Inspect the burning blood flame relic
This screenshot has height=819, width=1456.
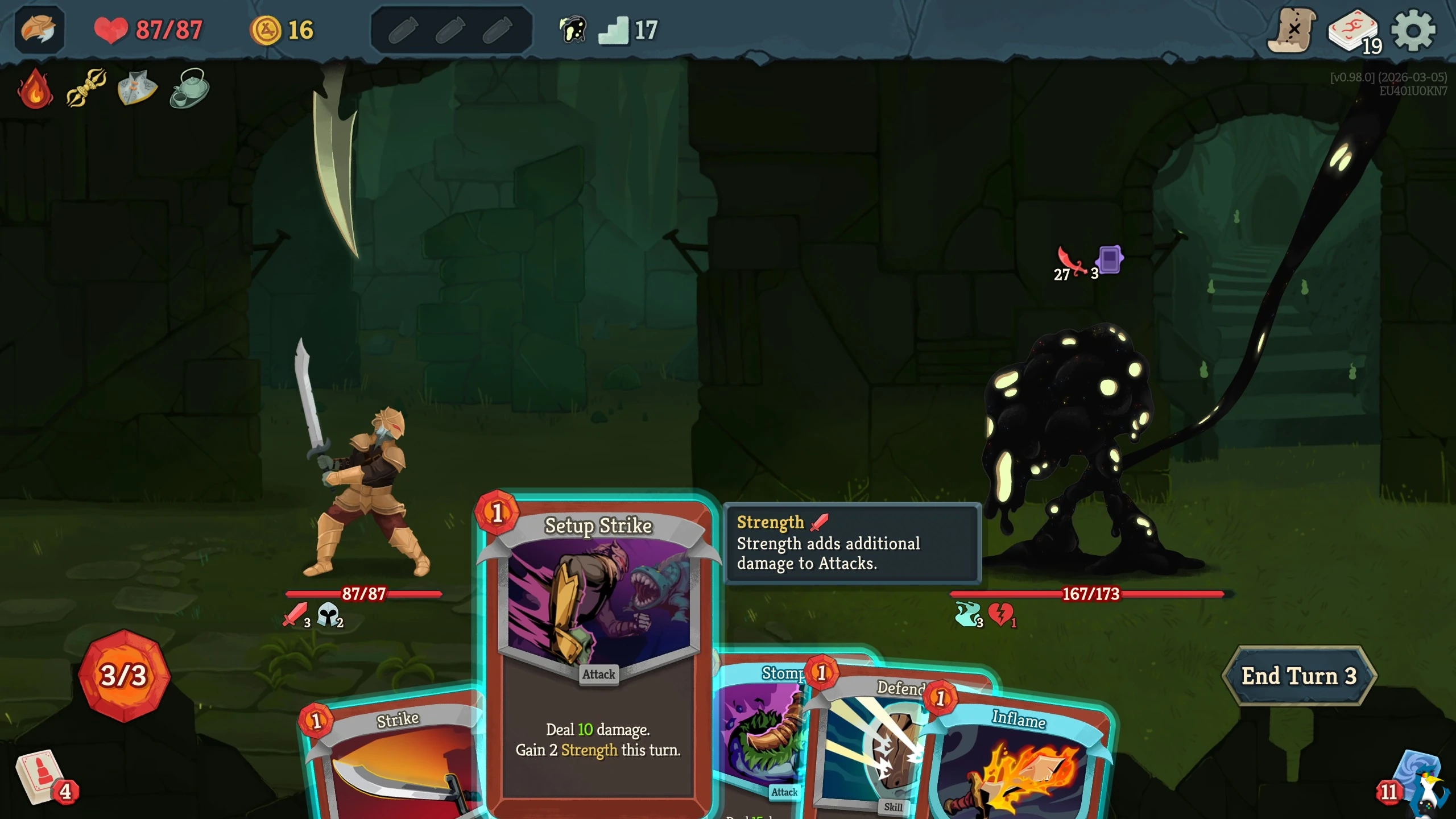tap(35, 88)
